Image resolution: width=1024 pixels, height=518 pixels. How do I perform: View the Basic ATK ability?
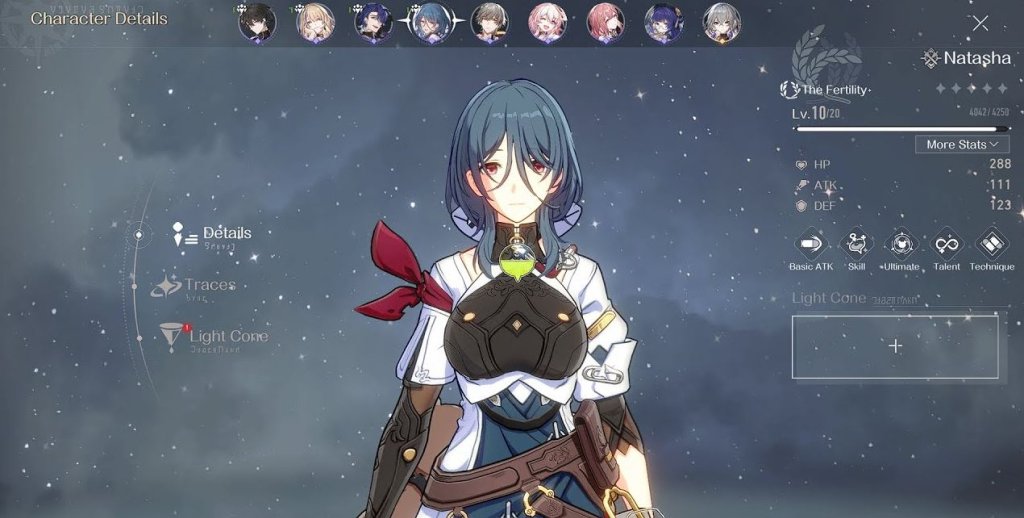pyautogui.click(x=810, y=244)
